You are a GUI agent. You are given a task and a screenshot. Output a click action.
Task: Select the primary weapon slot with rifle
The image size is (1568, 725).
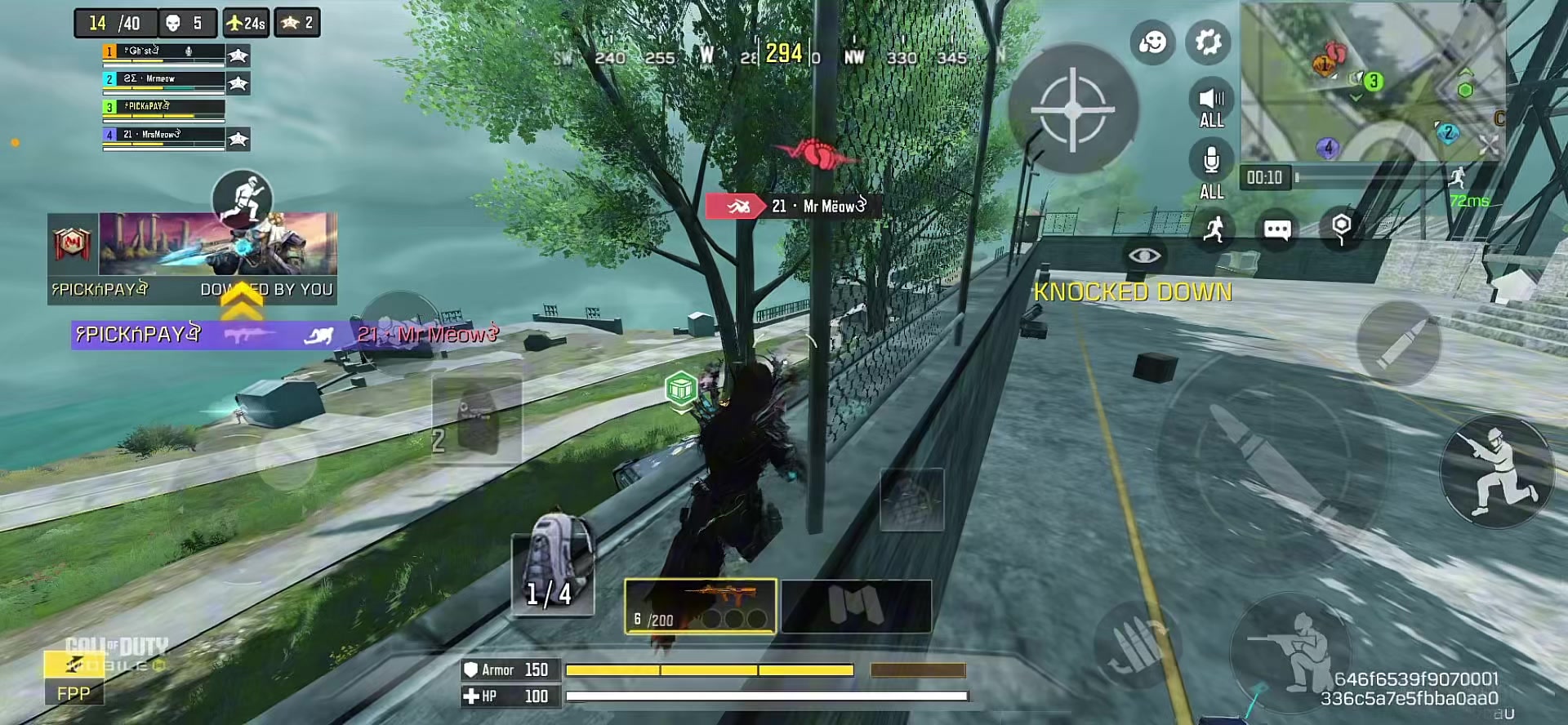click(x=700, y=606)
